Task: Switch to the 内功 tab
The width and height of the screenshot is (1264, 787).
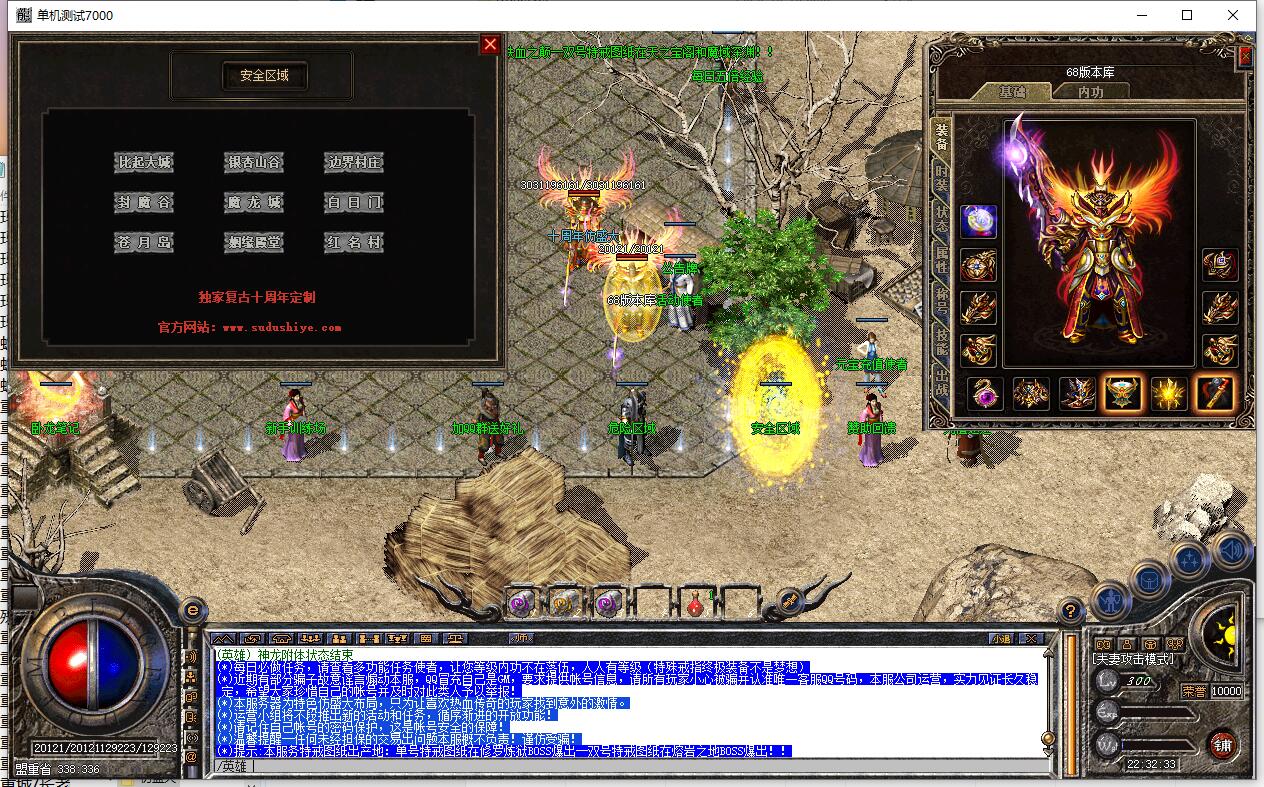Action: (1090, 92)
